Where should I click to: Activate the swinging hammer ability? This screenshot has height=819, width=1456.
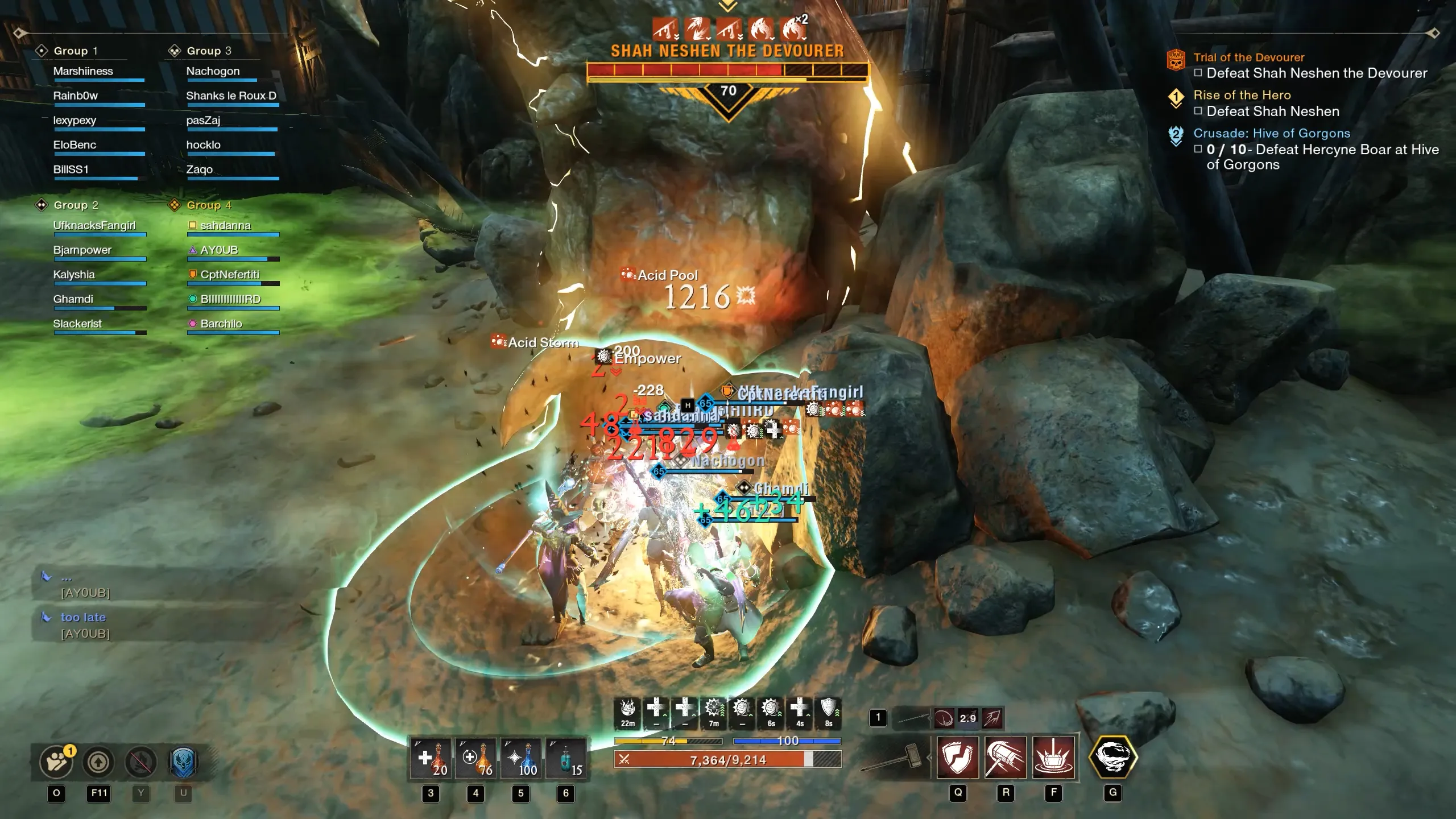pos(1006,758)
